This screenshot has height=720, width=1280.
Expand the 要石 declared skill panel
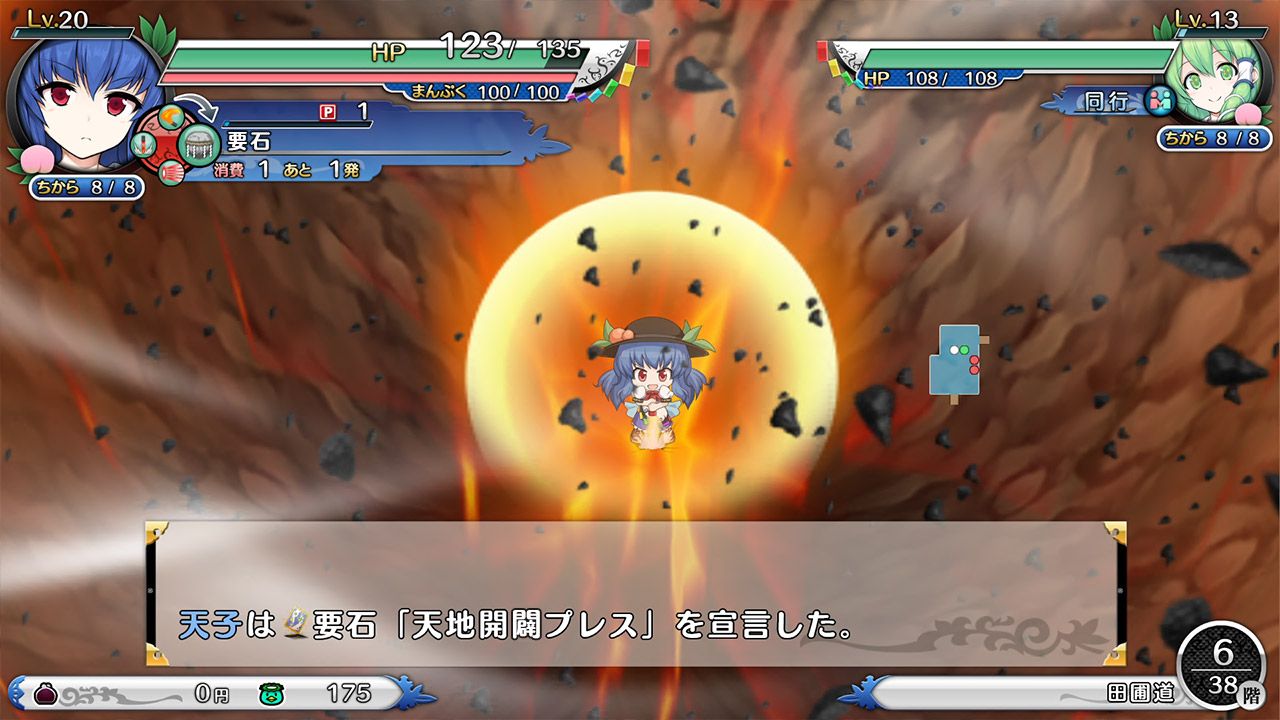[x=330, y=140]
